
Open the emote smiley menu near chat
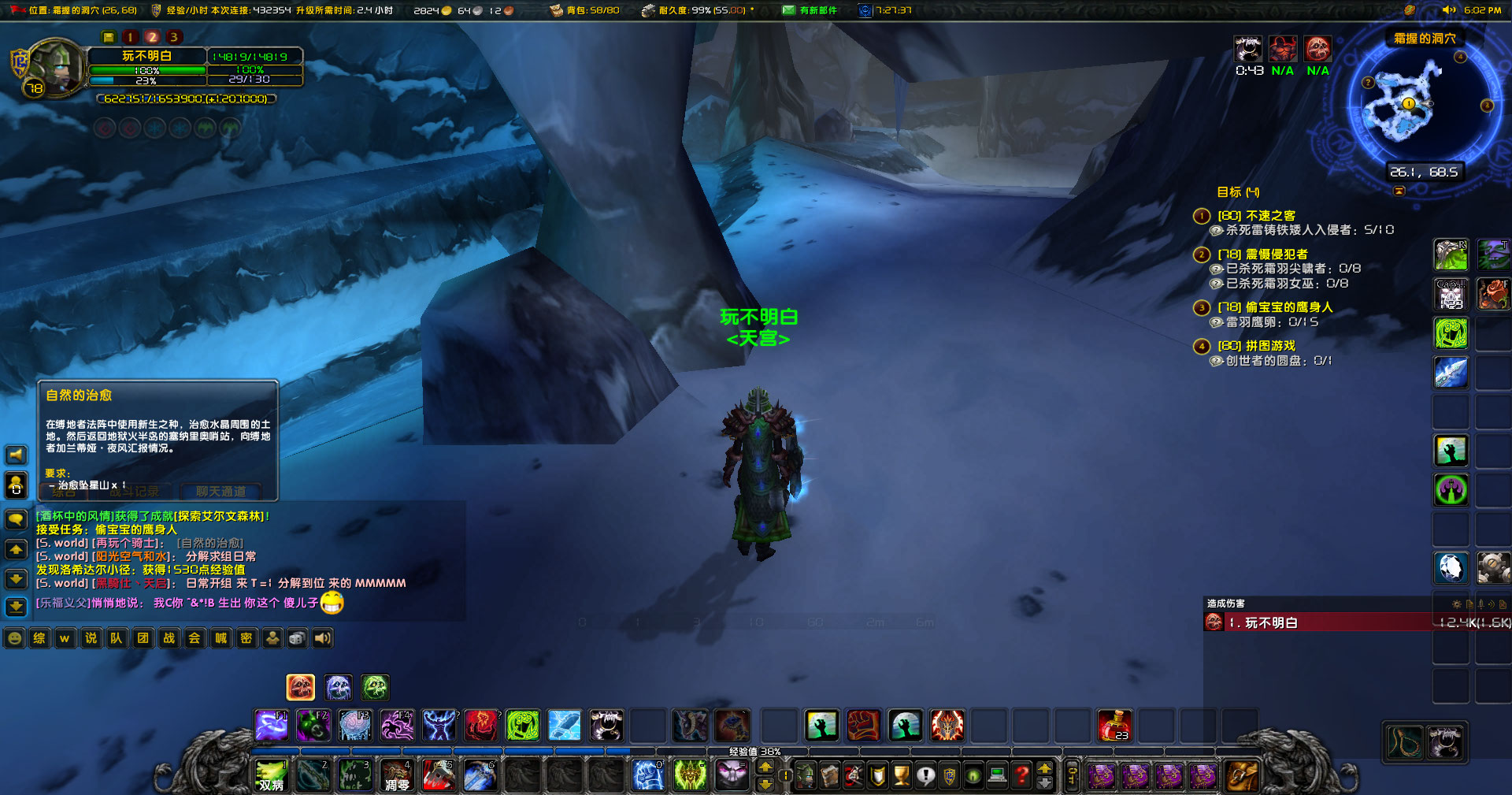coord(14,638)
